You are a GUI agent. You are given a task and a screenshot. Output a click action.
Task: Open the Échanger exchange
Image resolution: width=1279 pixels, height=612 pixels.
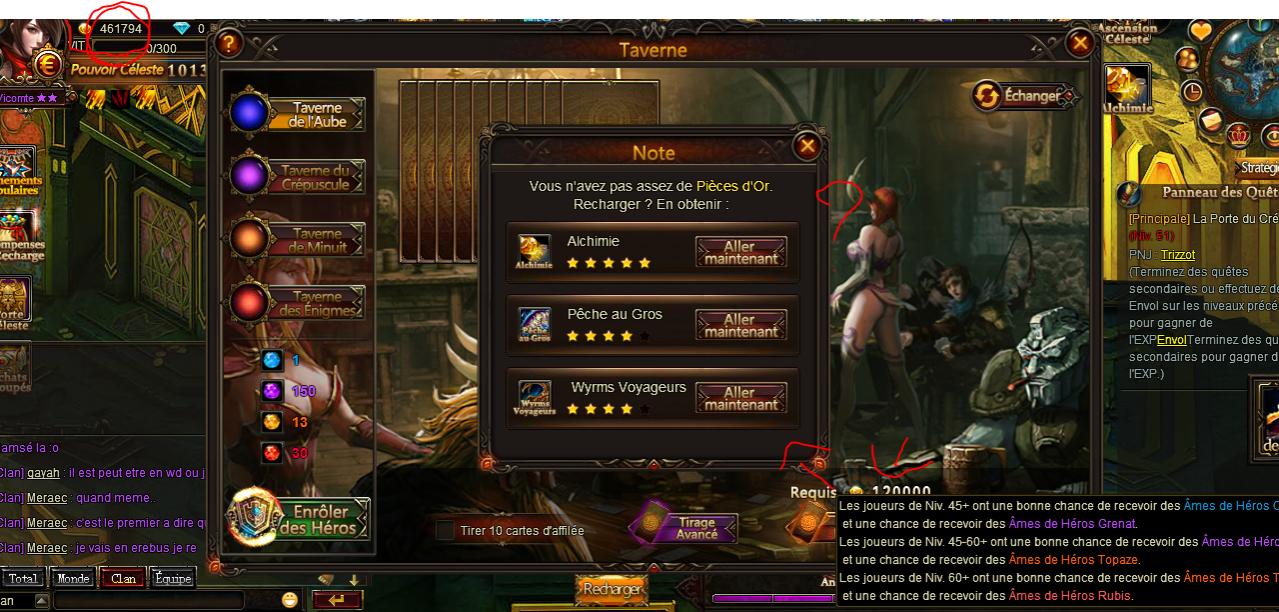pyautogui.click(x=1025, y=96)
